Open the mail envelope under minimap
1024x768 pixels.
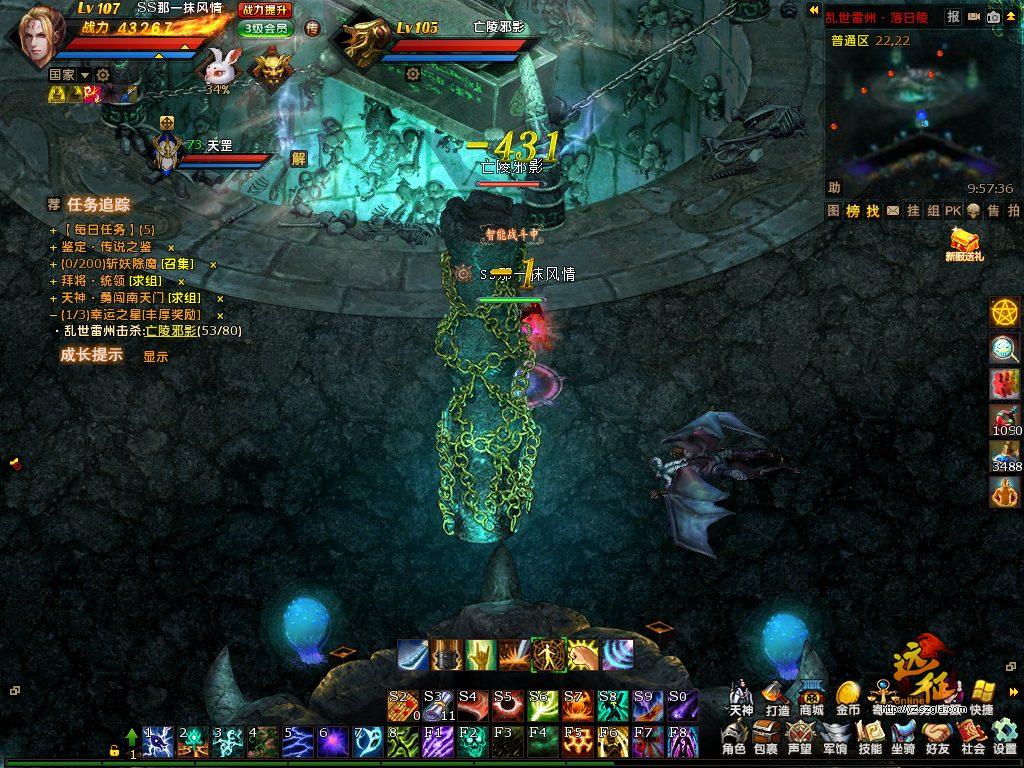[893, 211]
